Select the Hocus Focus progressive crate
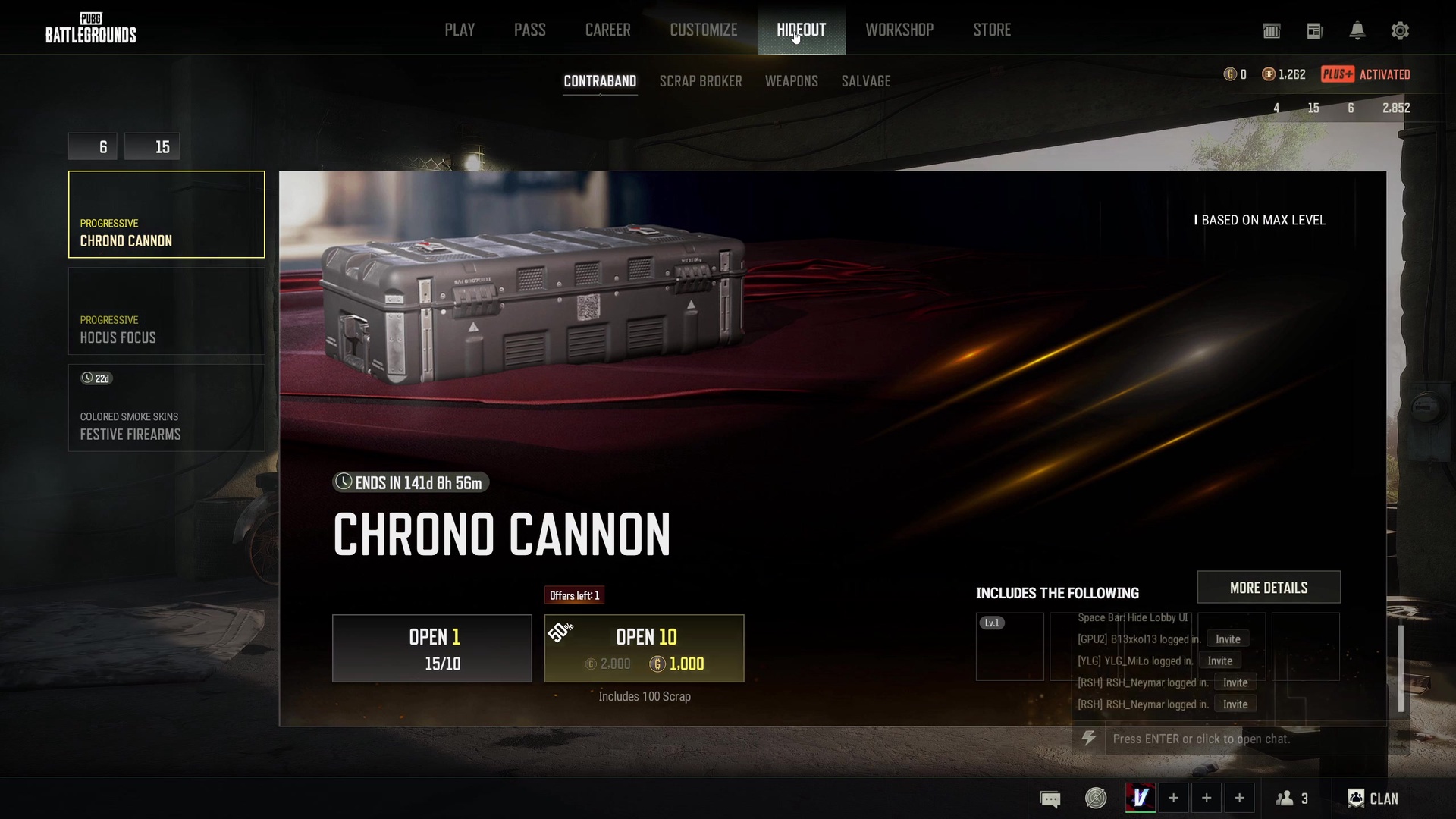 (x=166, y=312)
